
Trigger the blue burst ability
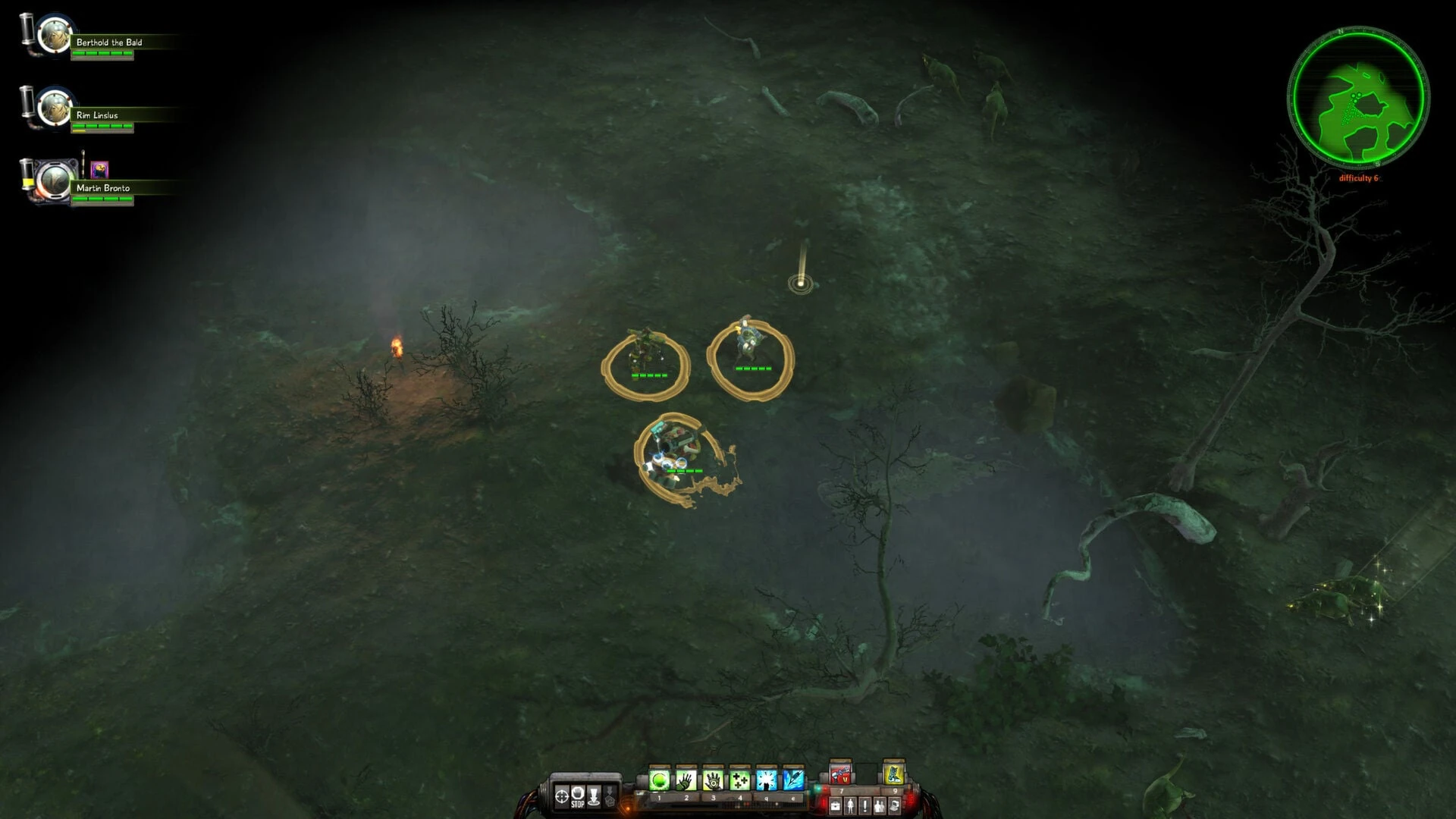pos(766,780)
